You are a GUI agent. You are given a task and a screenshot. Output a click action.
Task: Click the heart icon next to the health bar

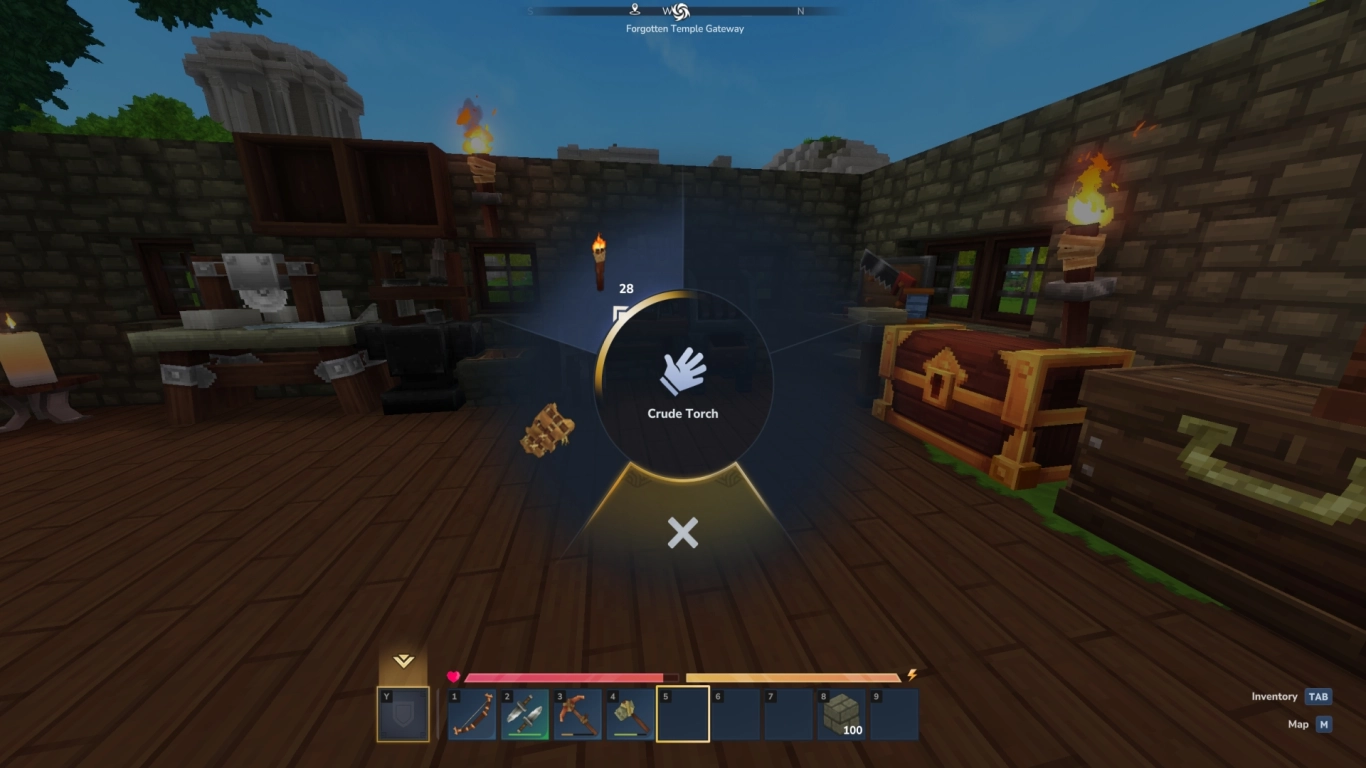453,675
